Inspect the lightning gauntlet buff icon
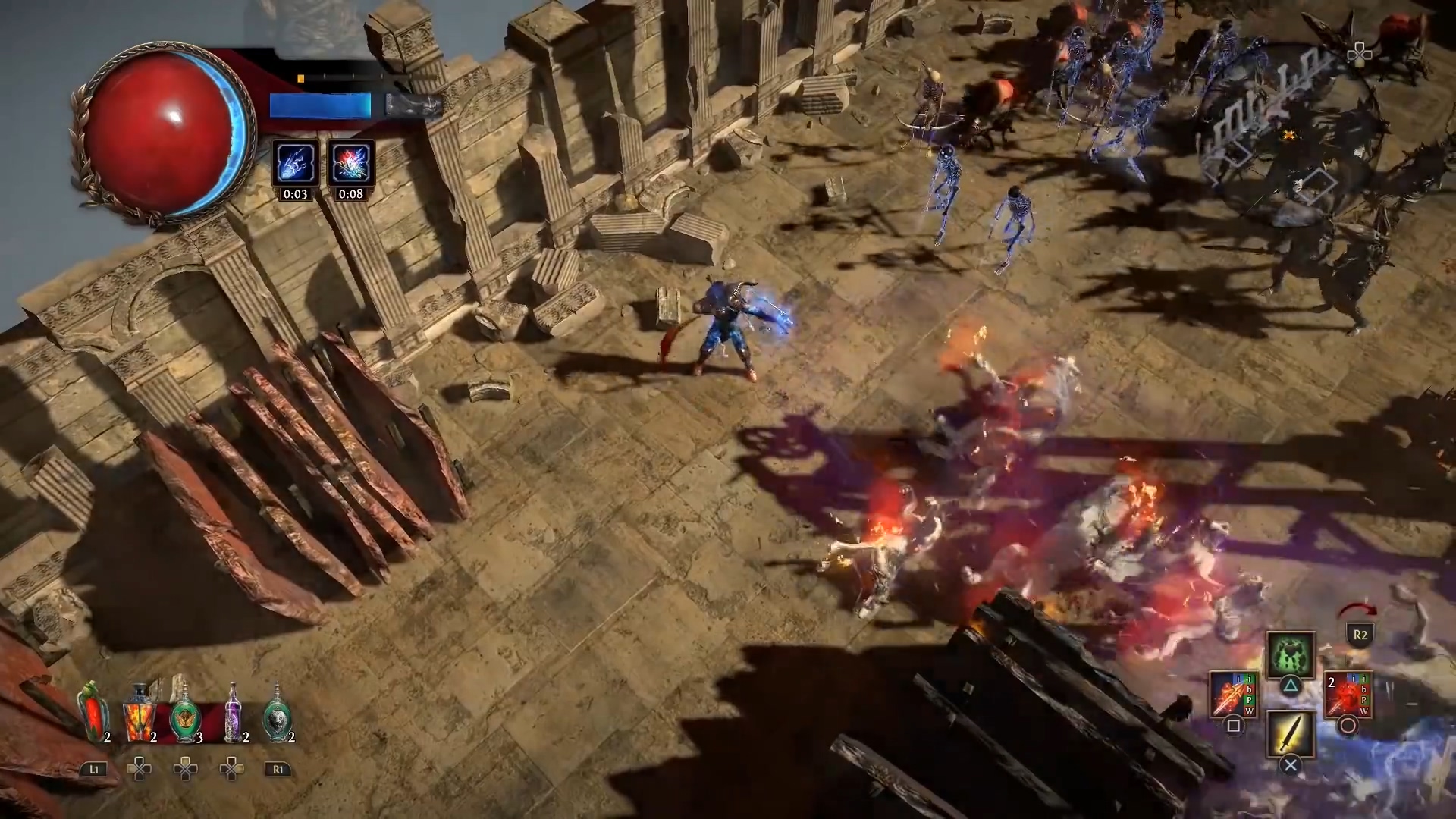Screen dimensions: 1456x819 click(x=295, y=162)
